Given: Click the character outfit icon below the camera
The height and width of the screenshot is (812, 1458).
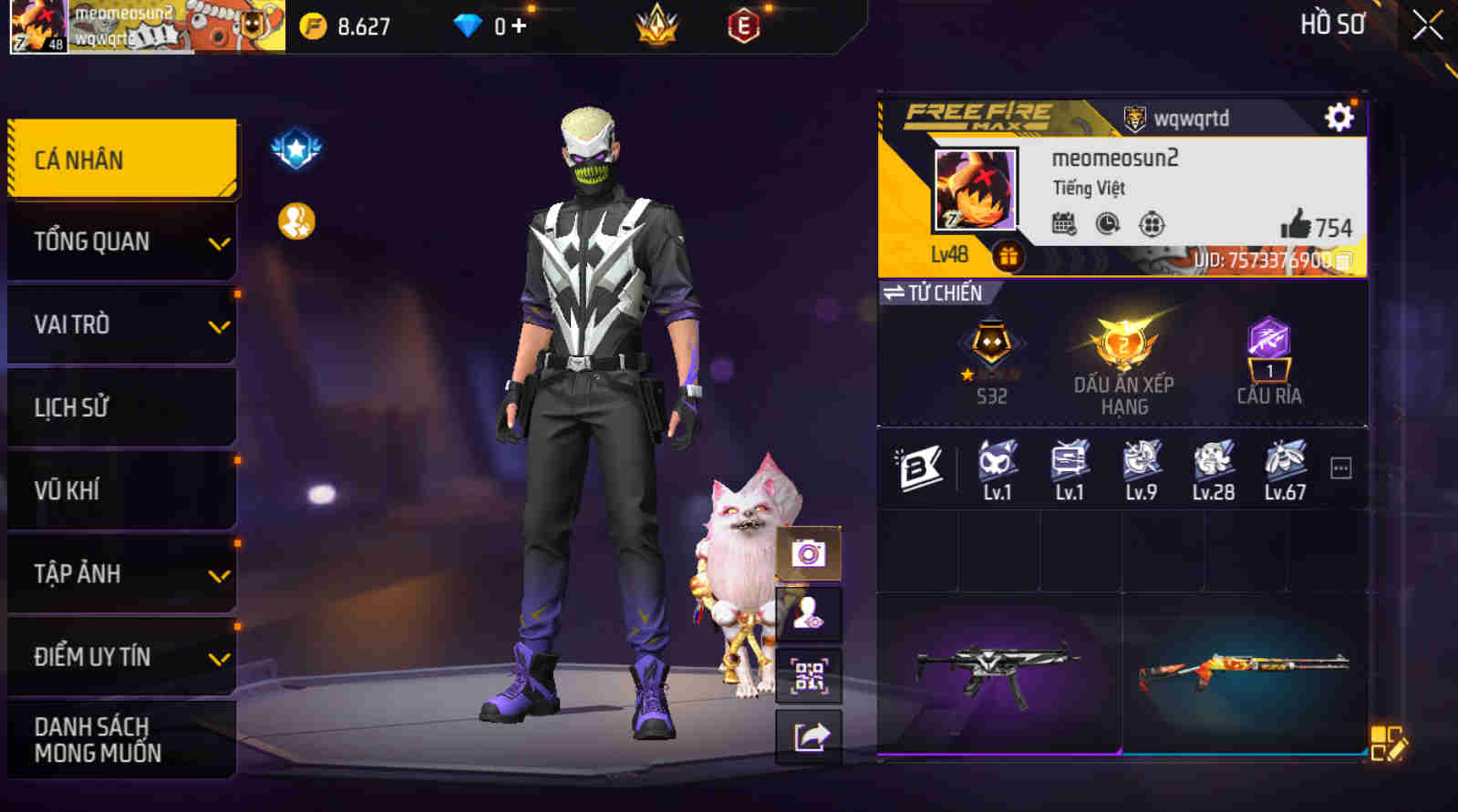Looking at the screenshot, I should point(808,612).
